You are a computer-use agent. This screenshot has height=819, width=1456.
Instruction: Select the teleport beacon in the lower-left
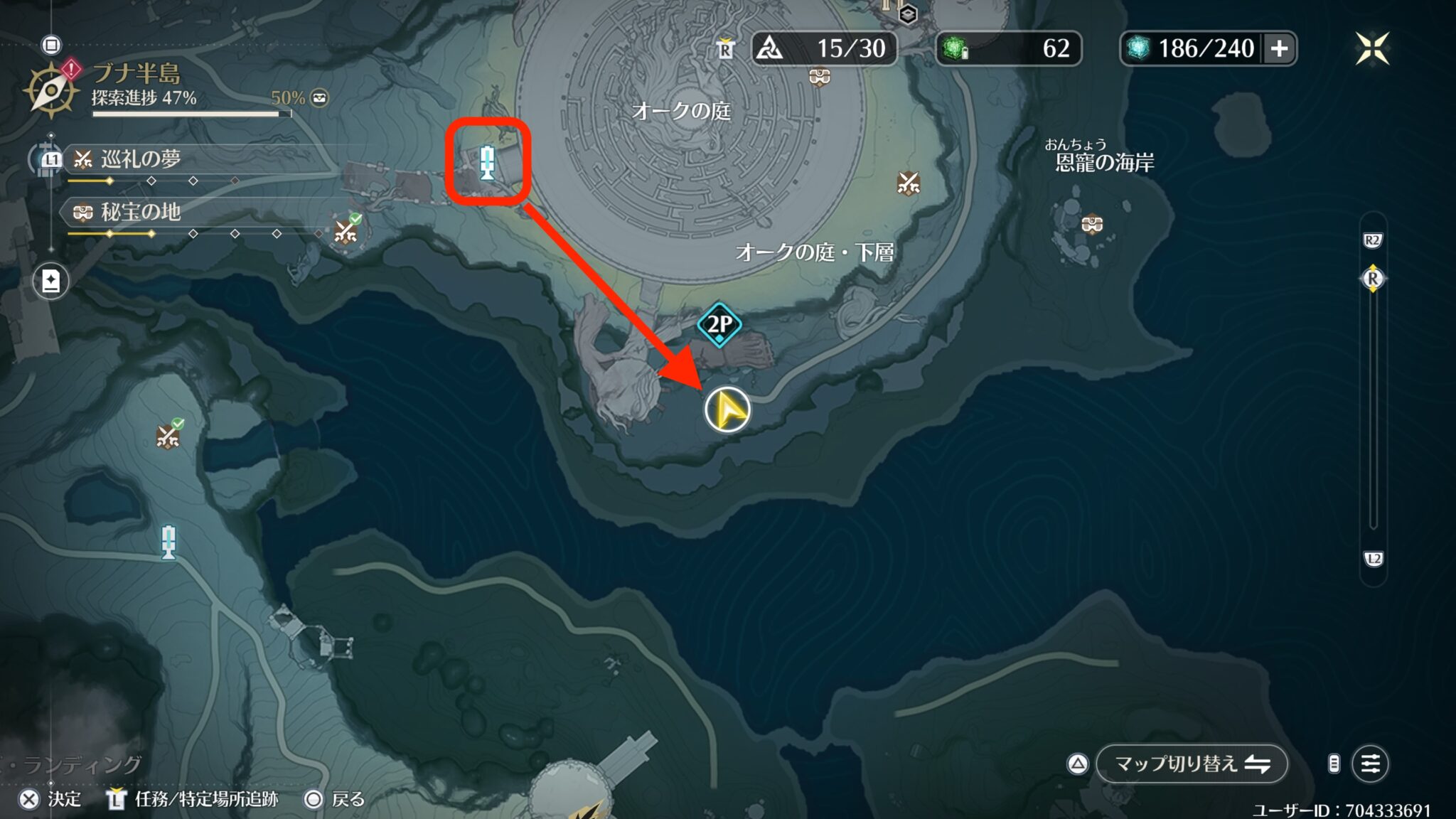tap(168, 542)
